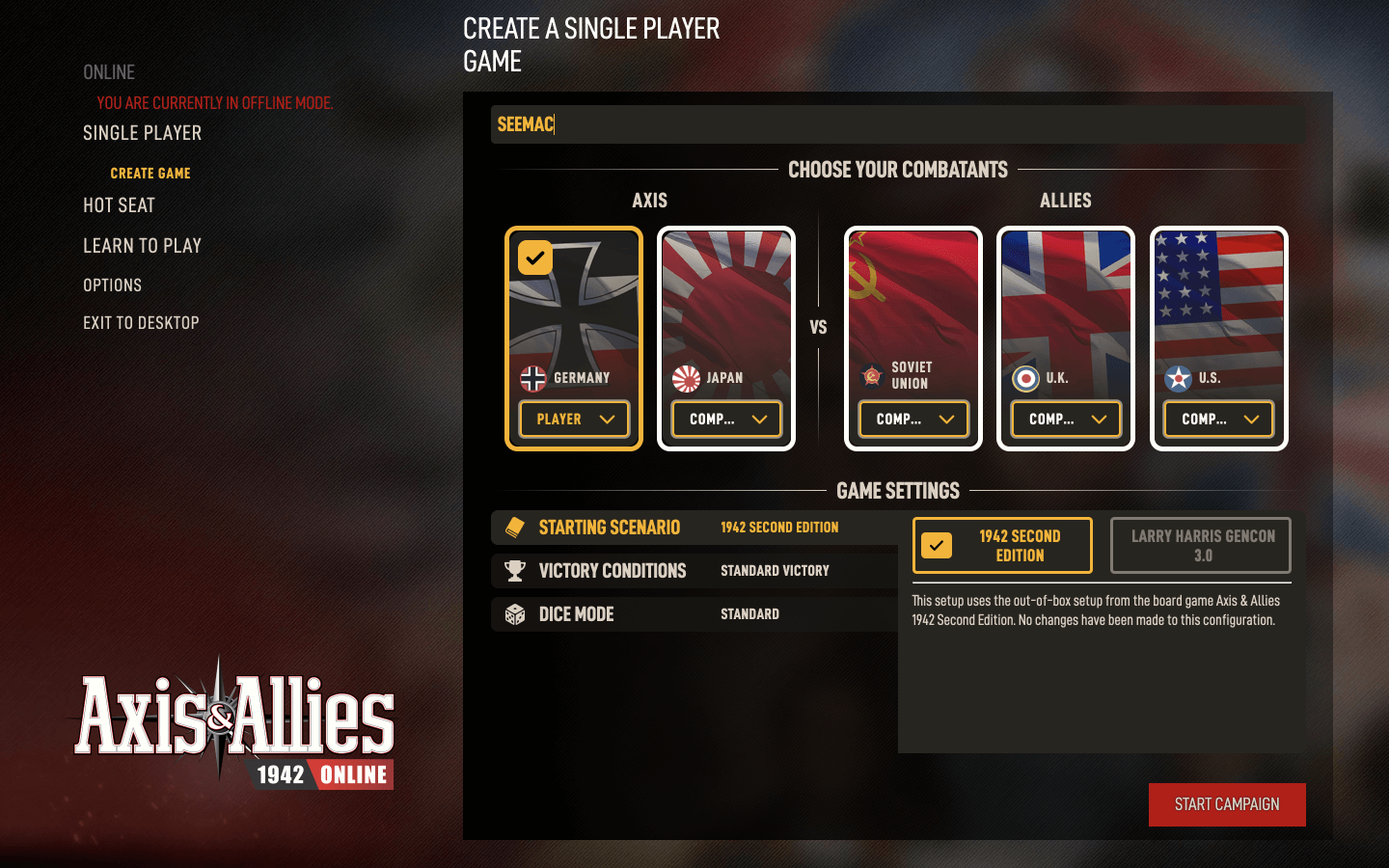This screenshot has width=1389, height=868.
Task: Choose the 1942 Second Edition scenario option
Action: click(x=1002, y=546)
